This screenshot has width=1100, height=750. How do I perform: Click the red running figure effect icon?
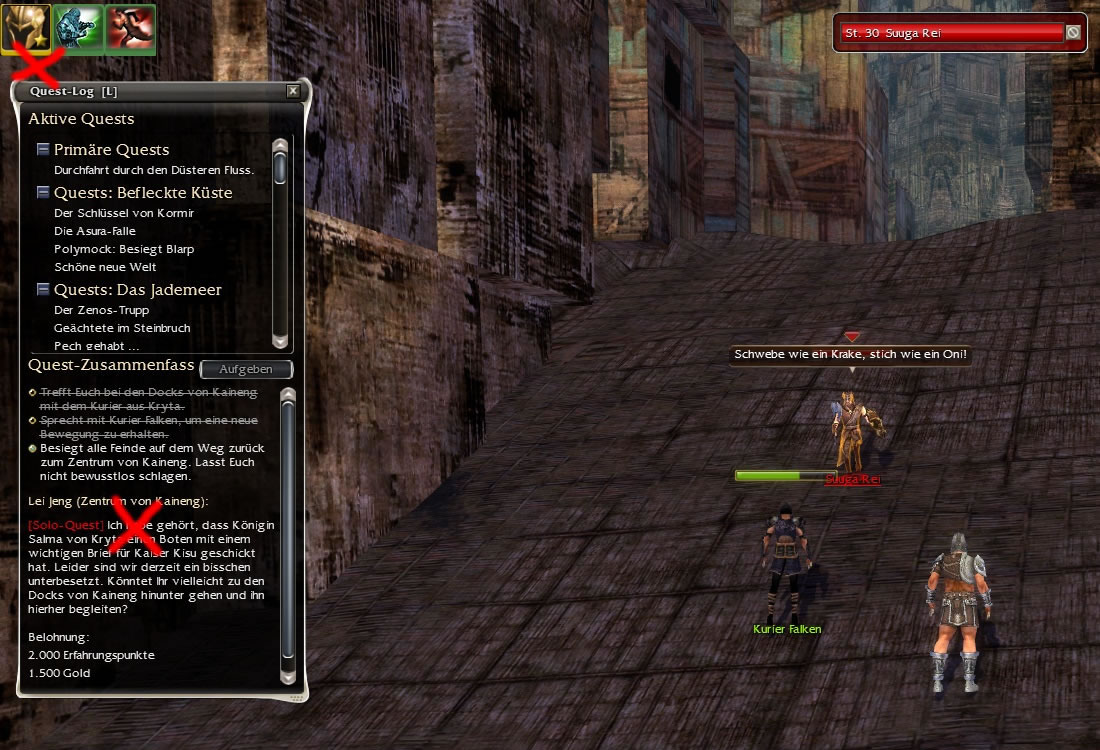click(130, 28)
